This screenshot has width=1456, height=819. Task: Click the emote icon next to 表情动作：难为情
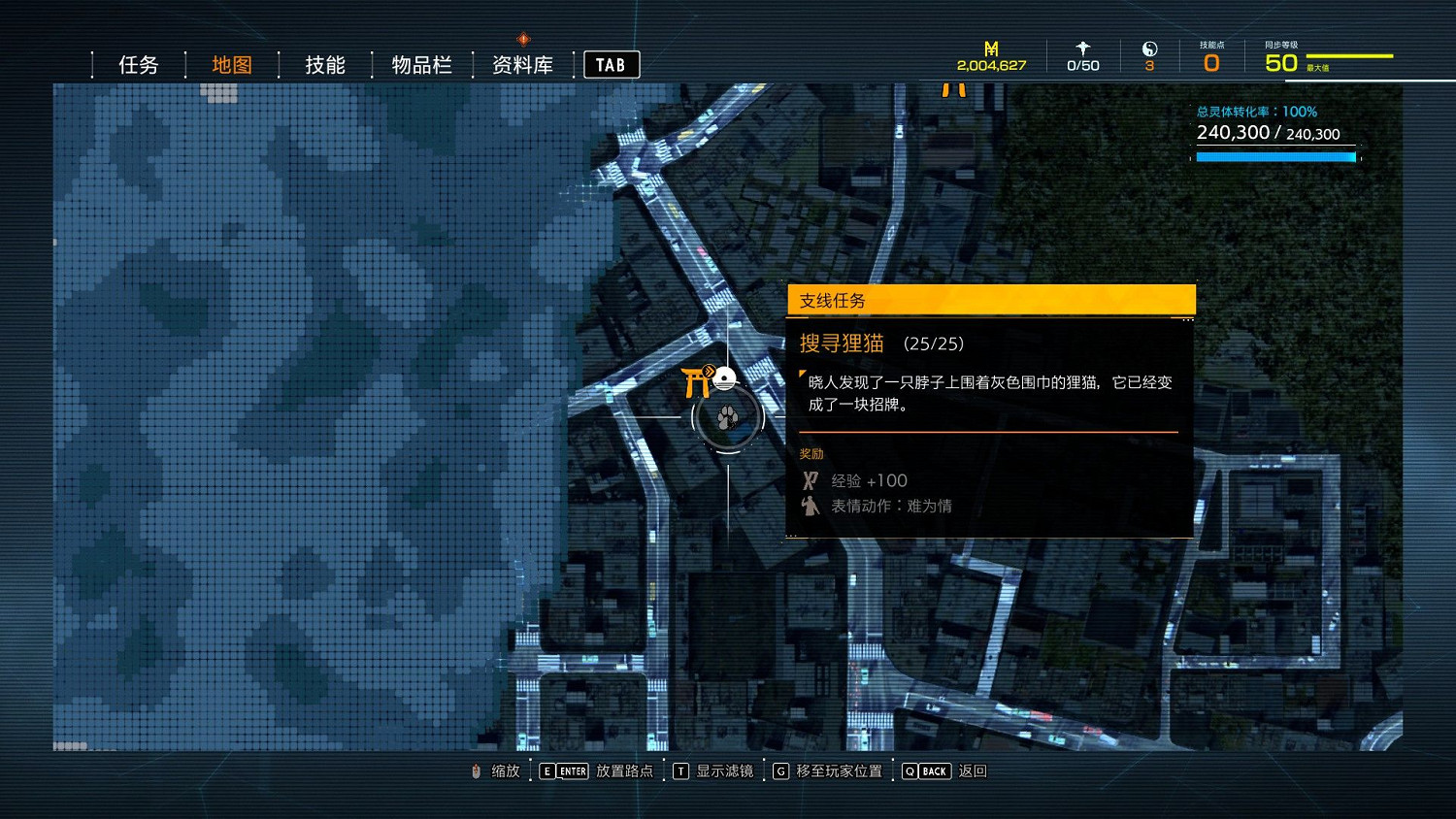click(810, 506)
